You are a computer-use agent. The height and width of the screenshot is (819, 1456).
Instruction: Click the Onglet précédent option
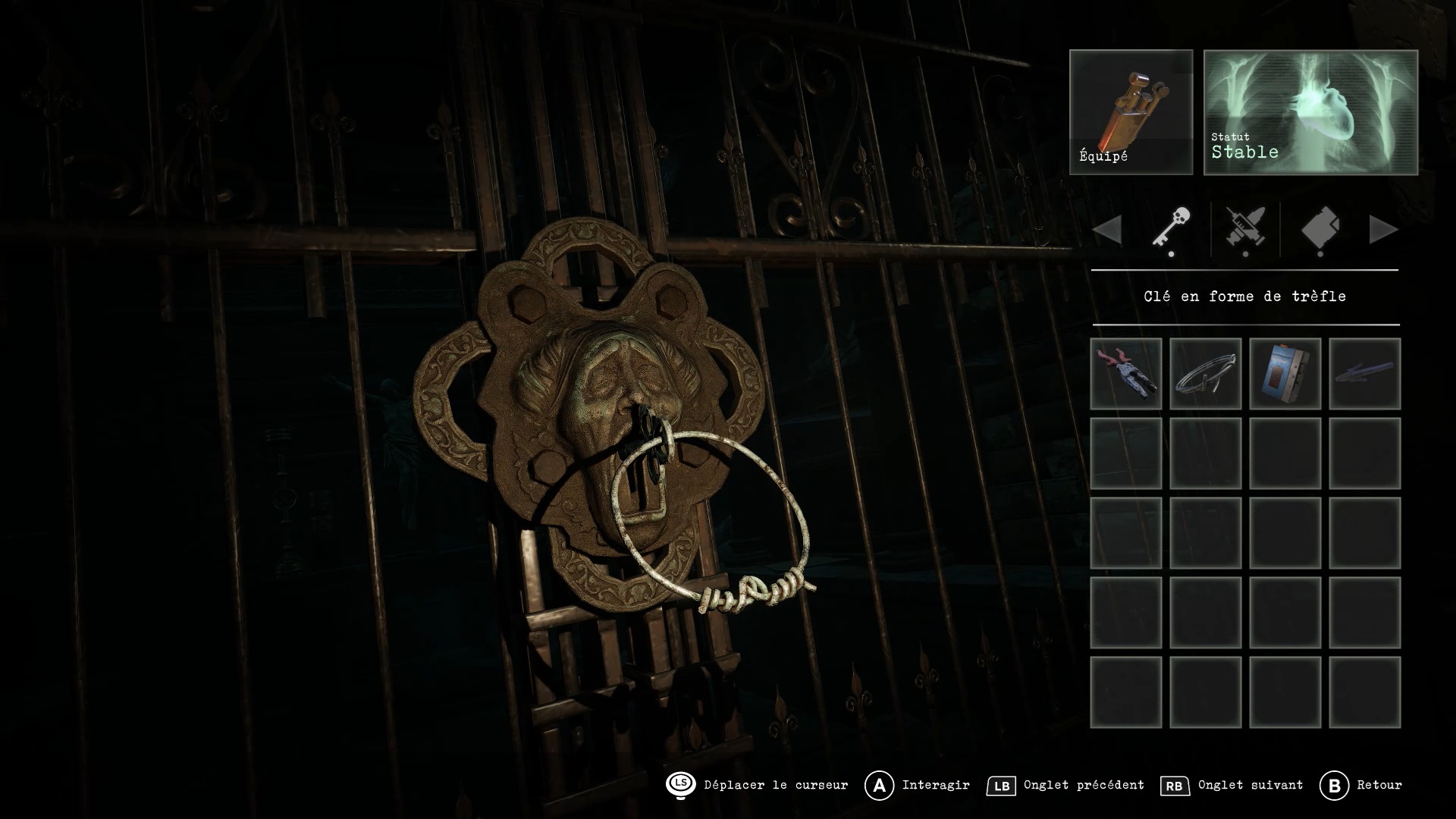(1066, 786)
